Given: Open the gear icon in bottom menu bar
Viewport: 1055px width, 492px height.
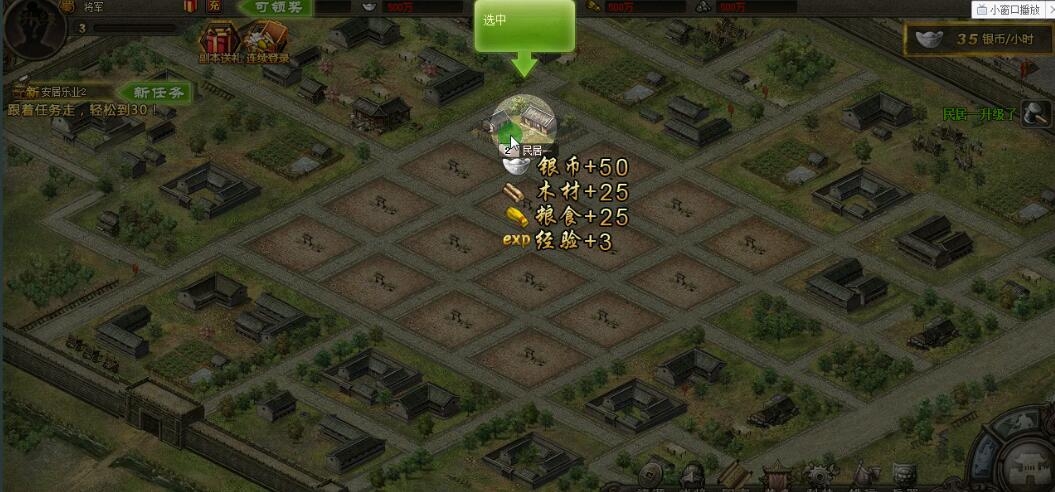Looking at the screenshot, I should [820, 476].
